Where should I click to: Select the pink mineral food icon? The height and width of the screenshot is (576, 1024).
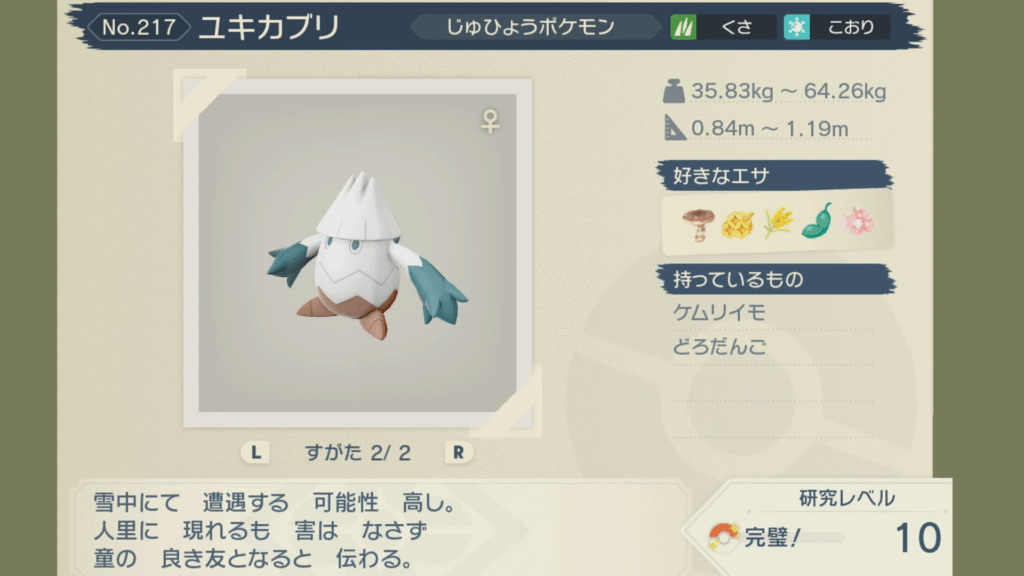tap(857, 222)
